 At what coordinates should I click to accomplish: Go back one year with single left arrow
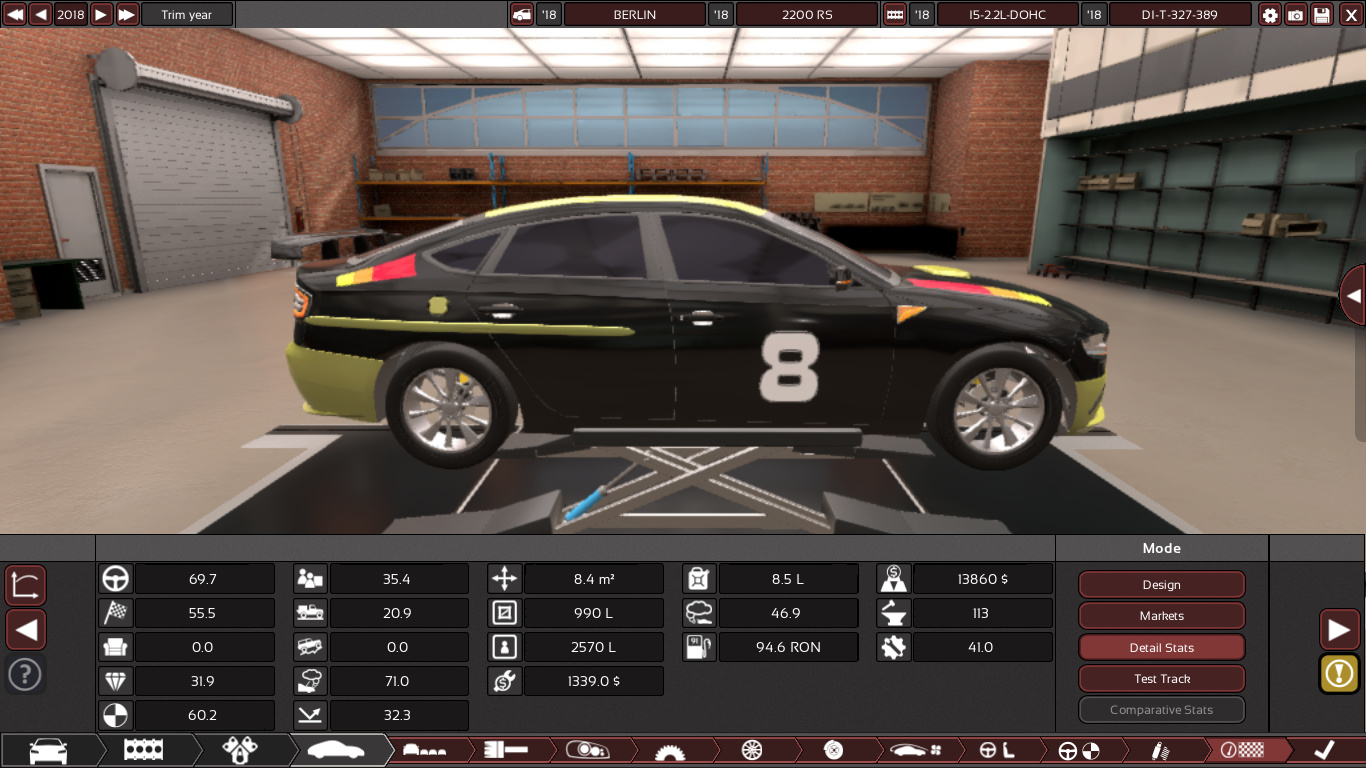(40, 15)
